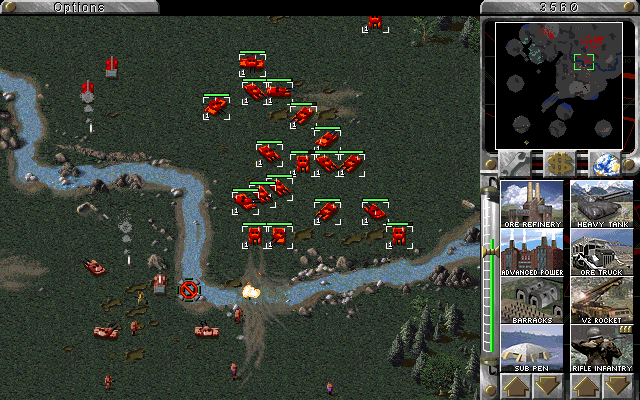Screen dimensions: 640x400
Task: Click the structure list down arrow
Action: pos(547,385)
